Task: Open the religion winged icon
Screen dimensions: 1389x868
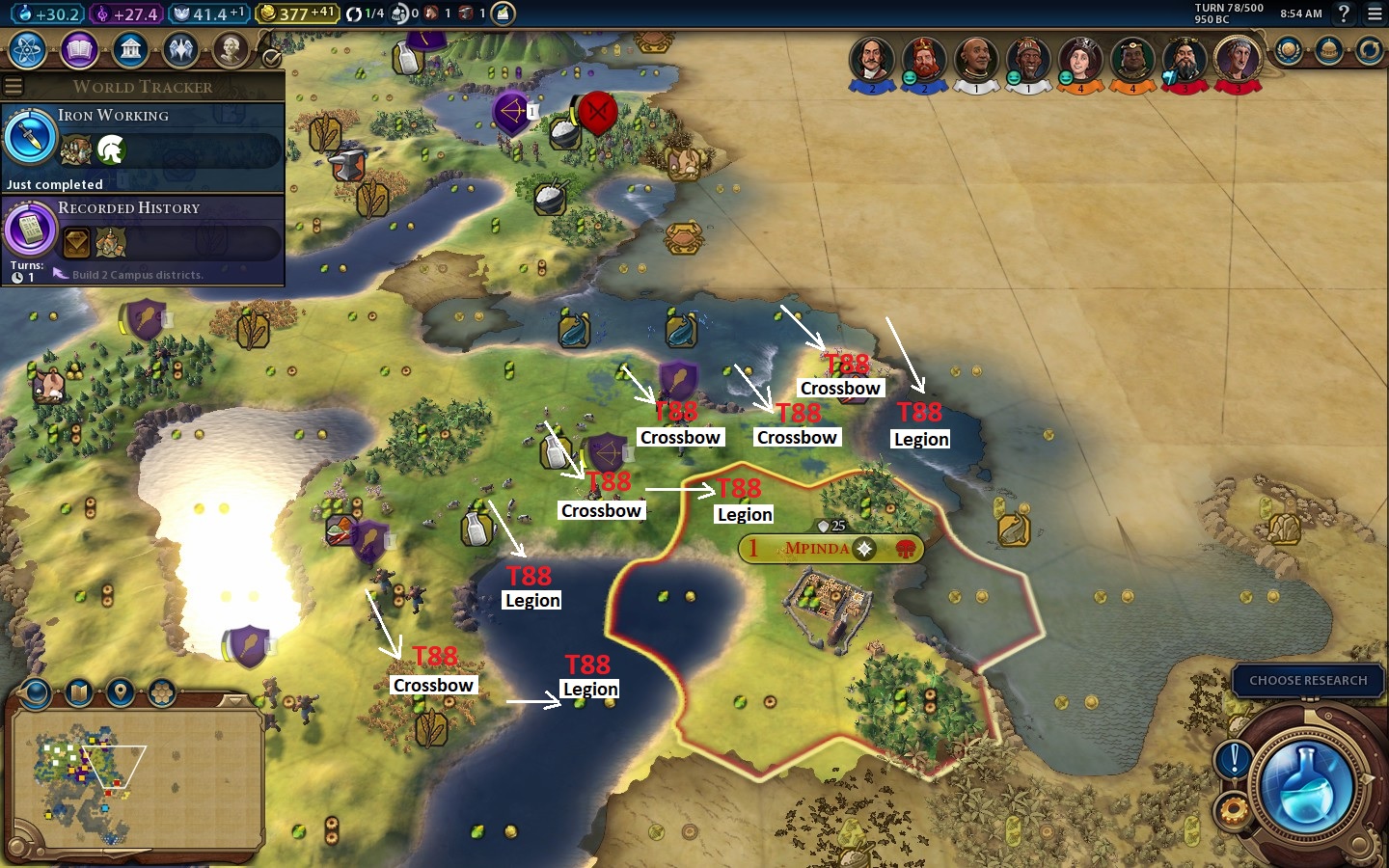Action: [x=180, y=50]
